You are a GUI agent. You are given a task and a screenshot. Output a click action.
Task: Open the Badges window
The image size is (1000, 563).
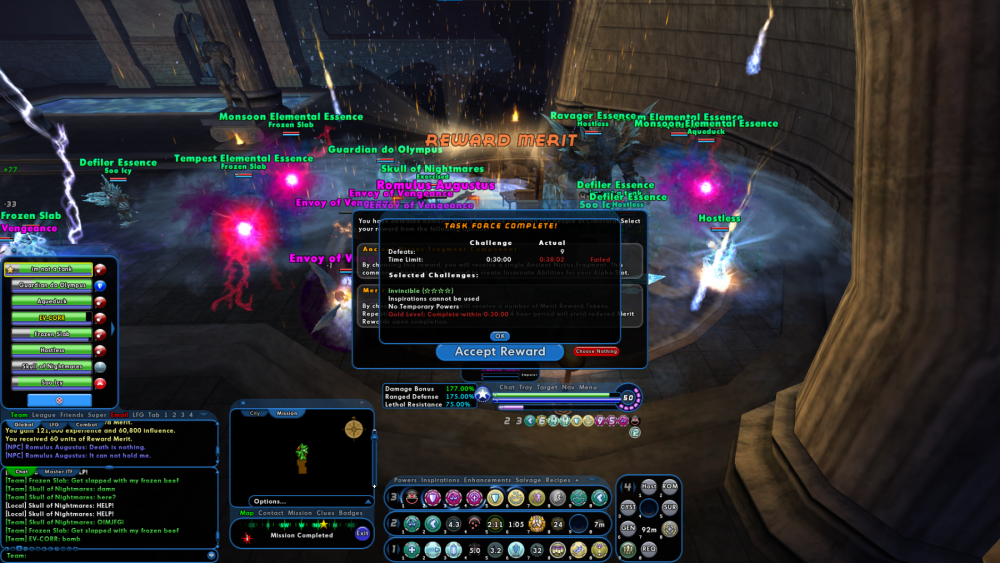(x=351, y=513)
